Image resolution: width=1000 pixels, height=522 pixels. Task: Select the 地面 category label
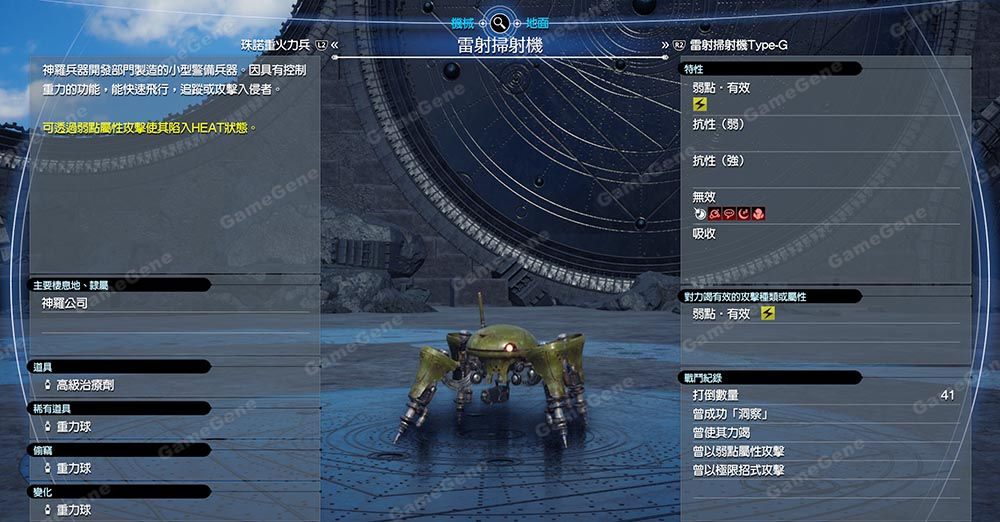click(536, 22)
